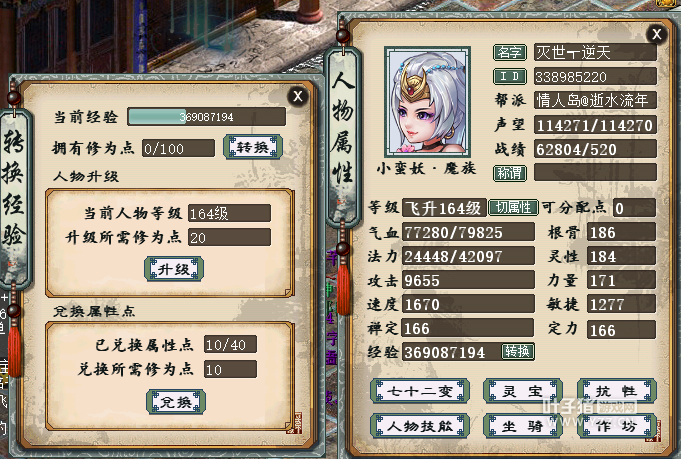Click the 转换 button beside 拥有修为点
Viewport: 681px width, 459px height.
(x=251, y=148)
